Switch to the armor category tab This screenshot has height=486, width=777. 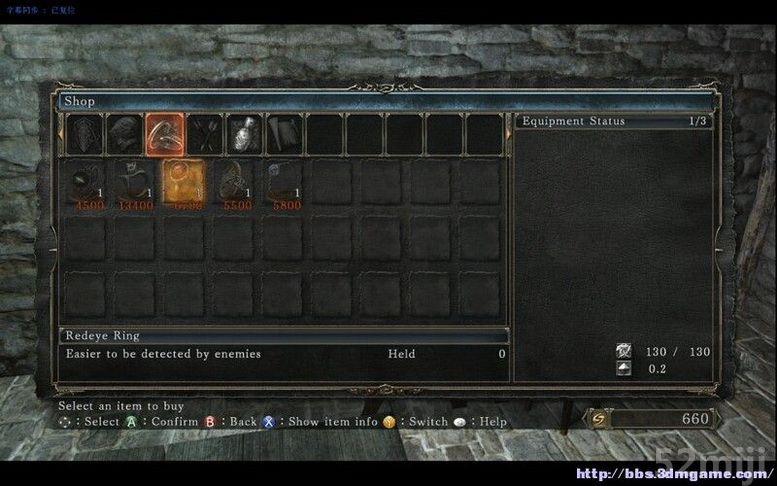pyautogui.click(x=124, y=133)
